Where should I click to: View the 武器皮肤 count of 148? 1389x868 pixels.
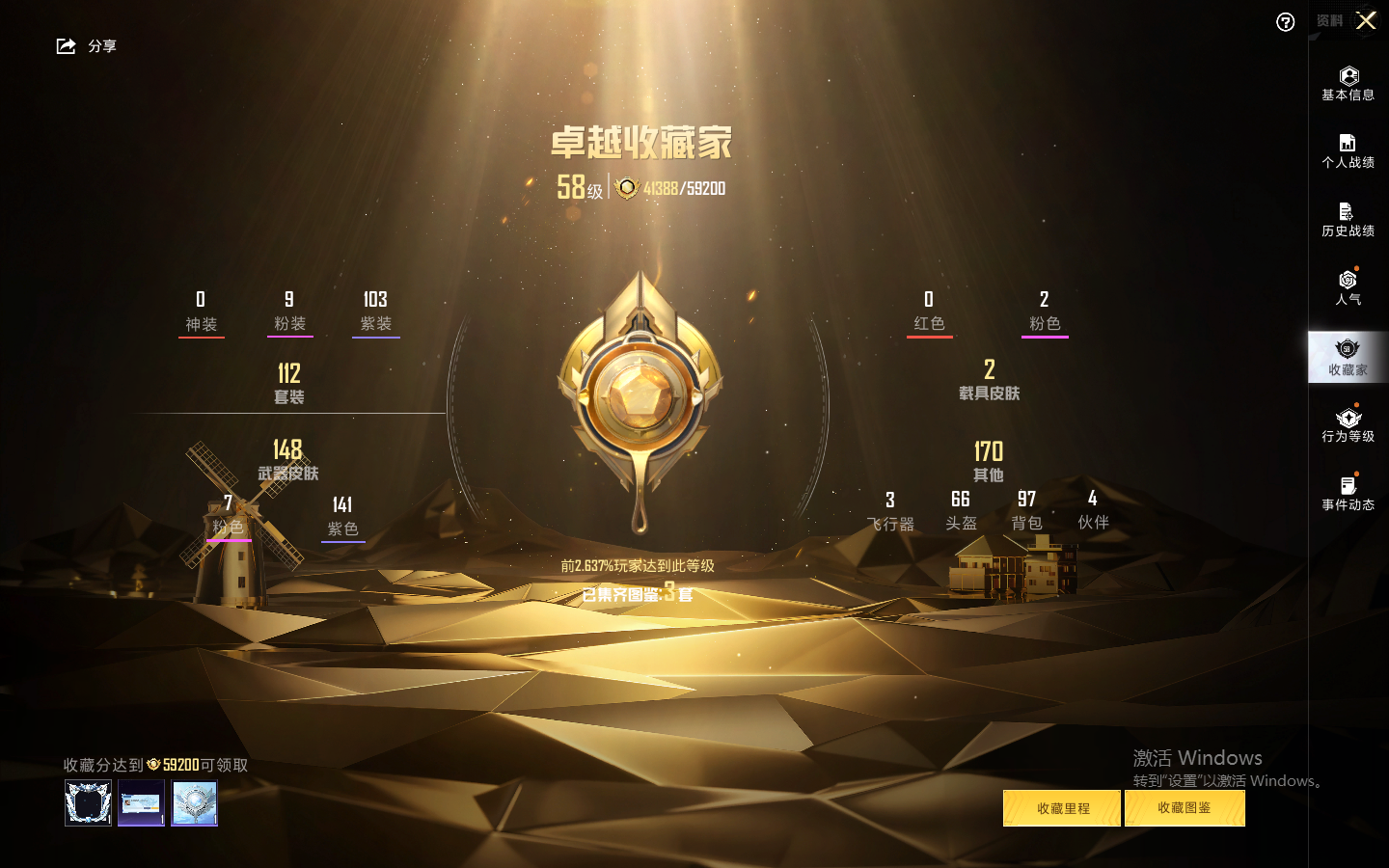point(287,459)
